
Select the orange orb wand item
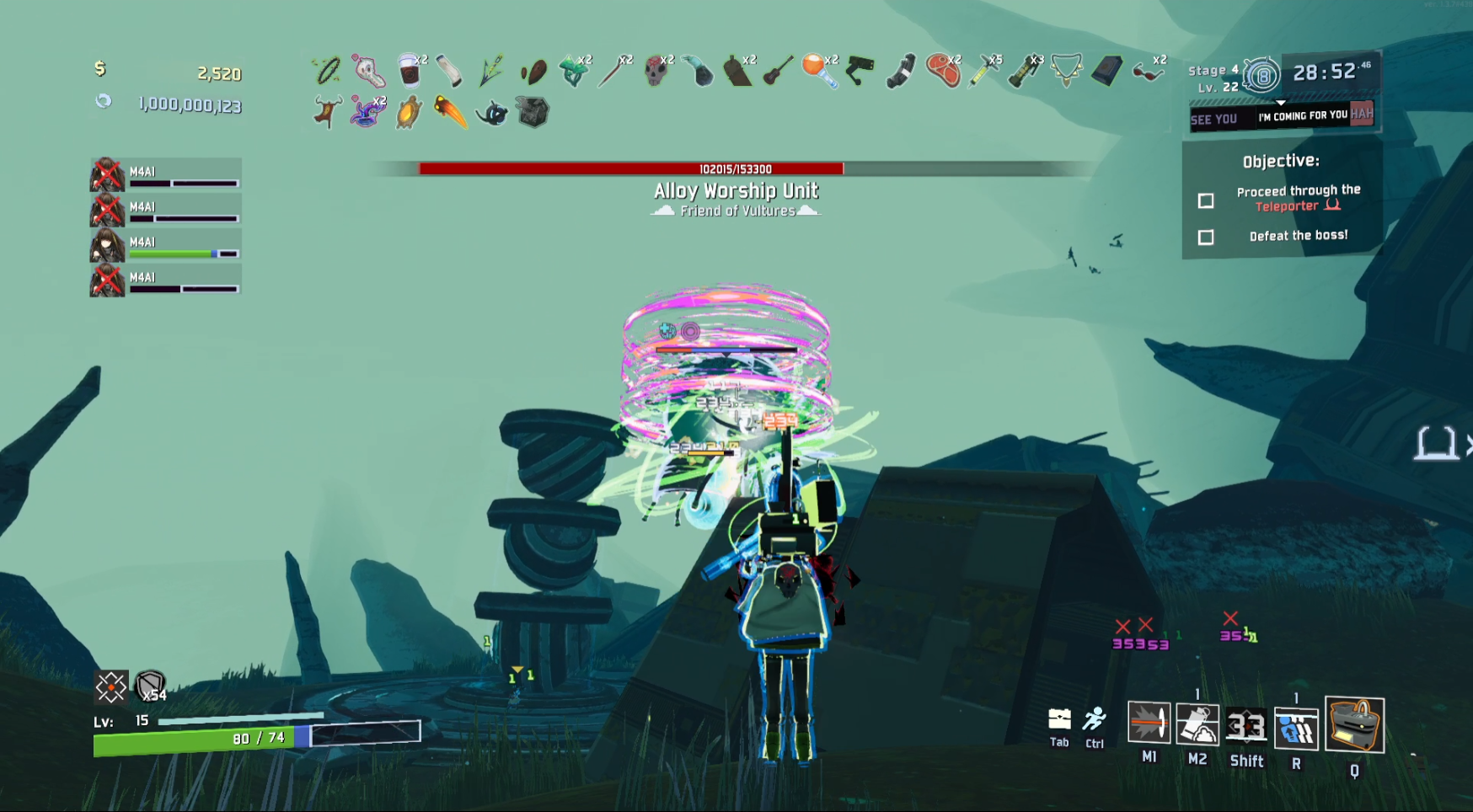pyautogui.click(x=819, y=71)
